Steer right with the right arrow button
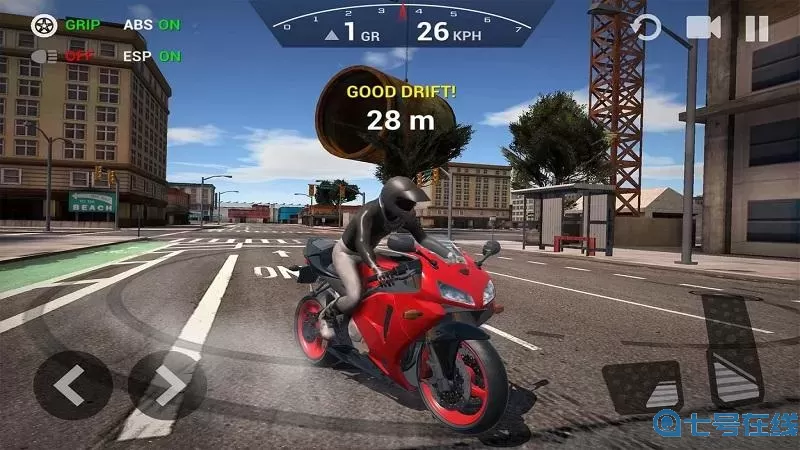This screenshot has width=800, height=450. (x=167, y=385)
